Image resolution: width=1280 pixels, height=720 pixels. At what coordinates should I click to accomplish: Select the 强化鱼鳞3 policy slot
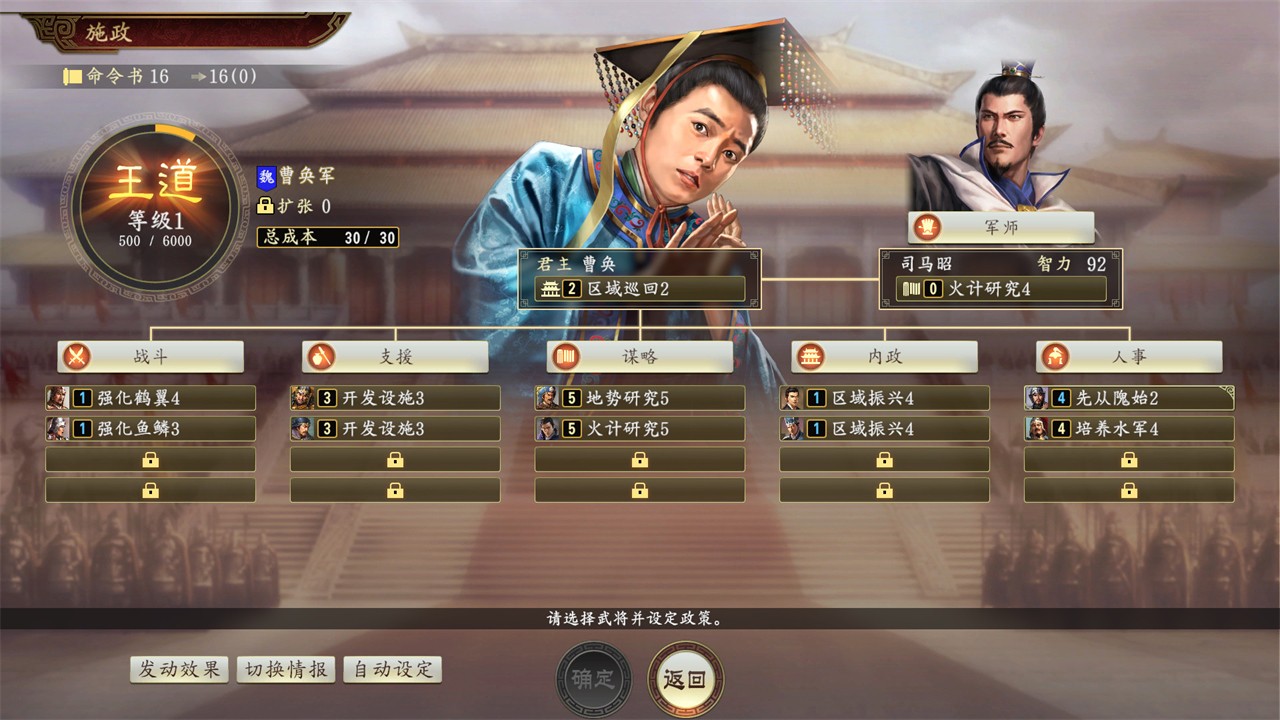click(x=150, y=429)
